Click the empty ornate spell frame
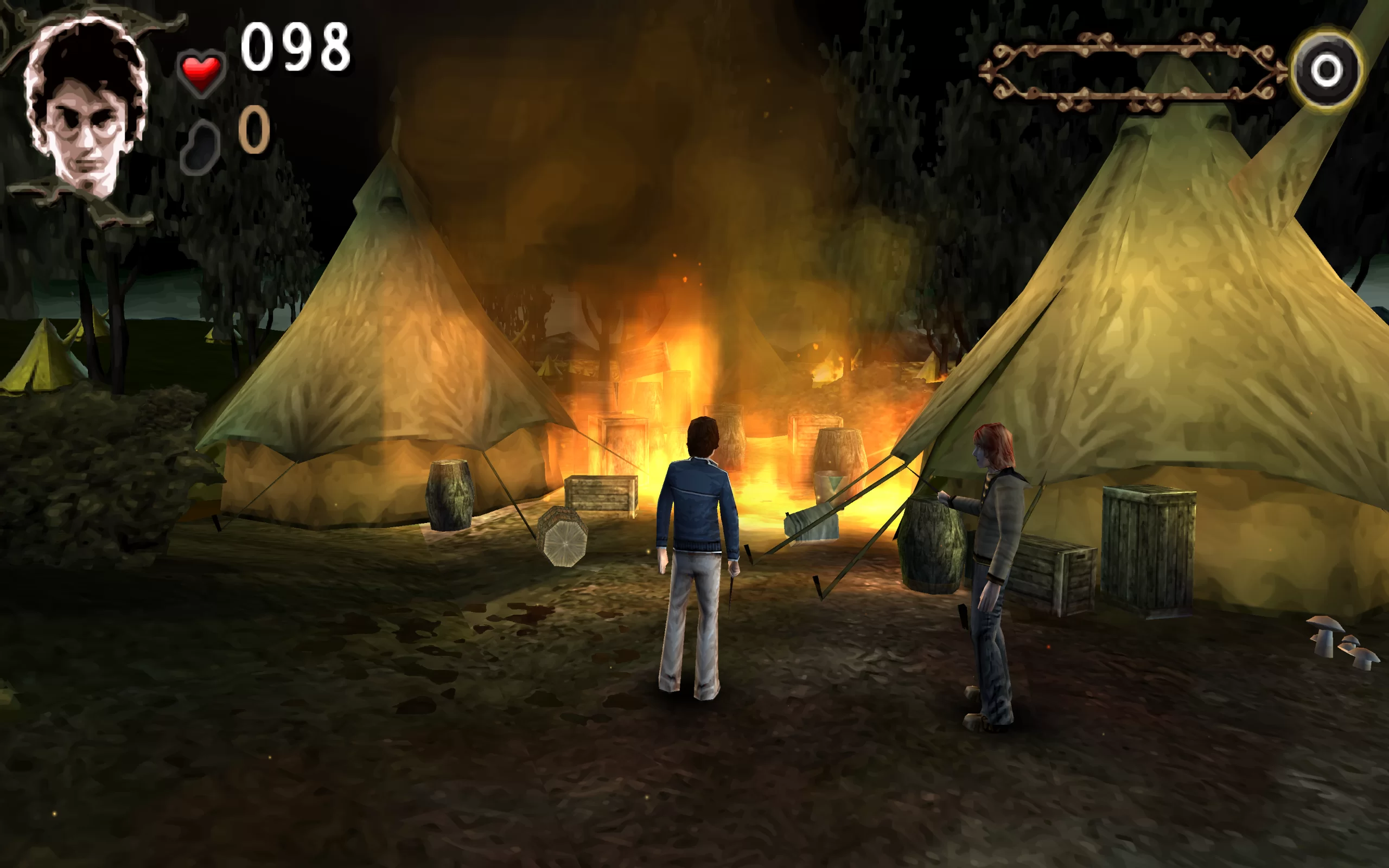Viewport: 1389px width, 868px height. point(1132,72)
